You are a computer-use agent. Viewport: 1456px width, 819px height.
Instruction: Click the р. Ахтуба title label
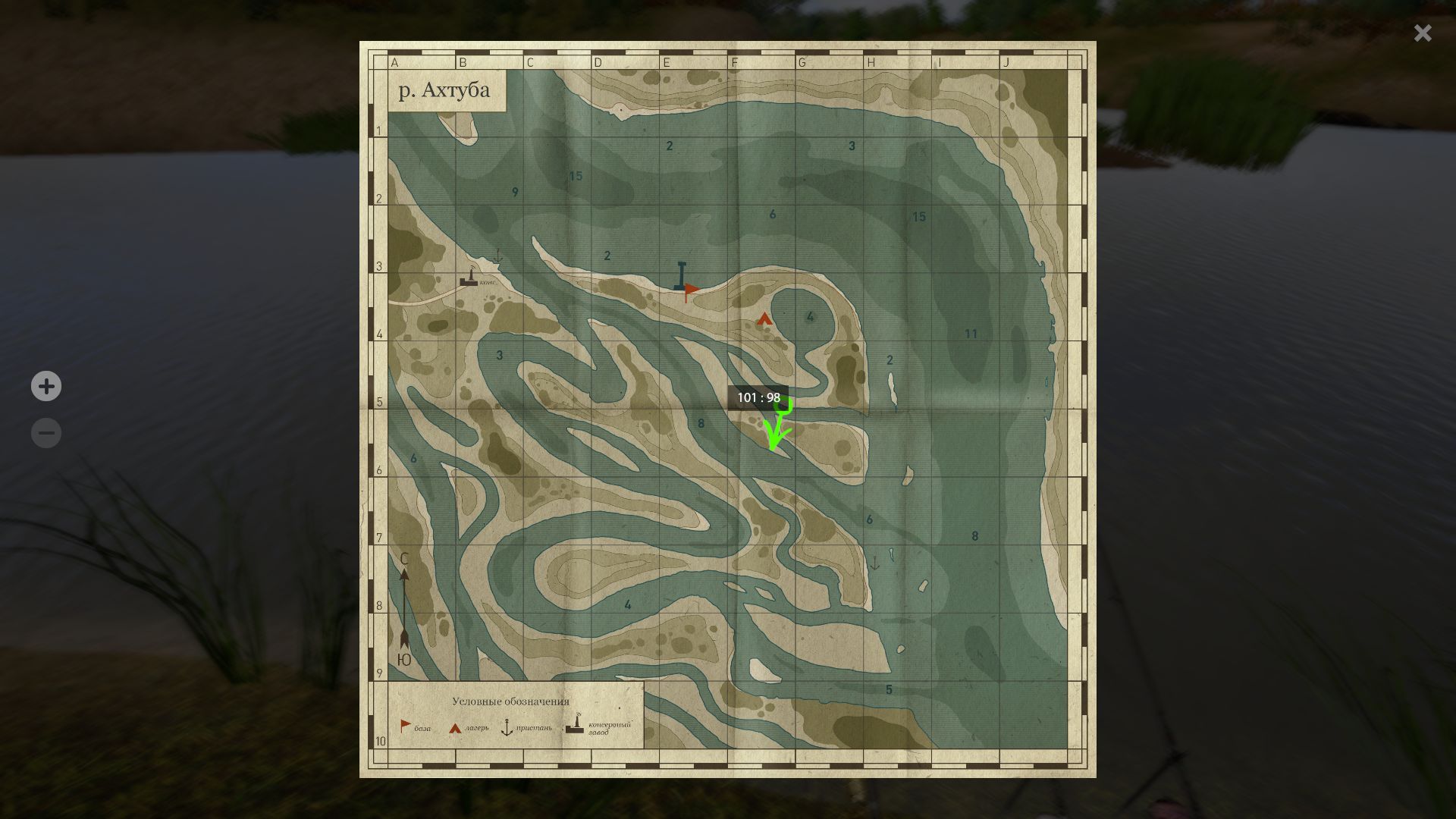[x=444, y=89]
